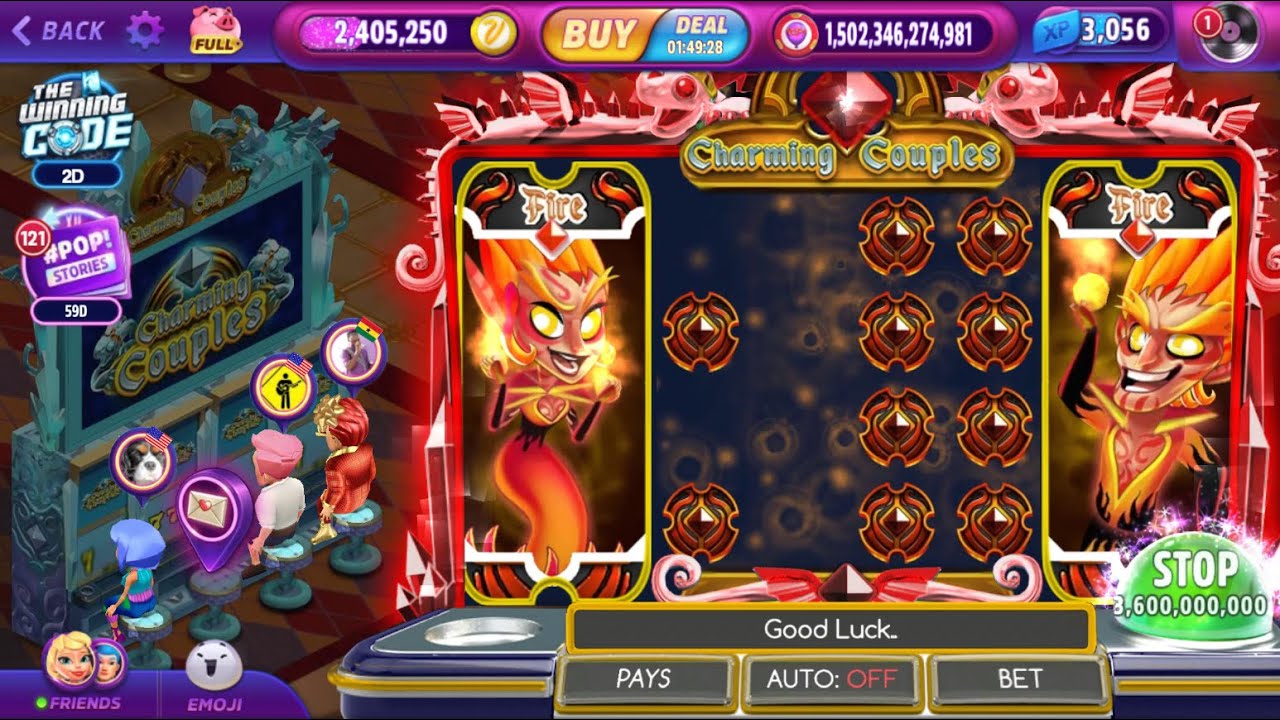Viewport: 1280px width, 720px height.
Task: Open the BET options
Action: tap(1020, 679)
